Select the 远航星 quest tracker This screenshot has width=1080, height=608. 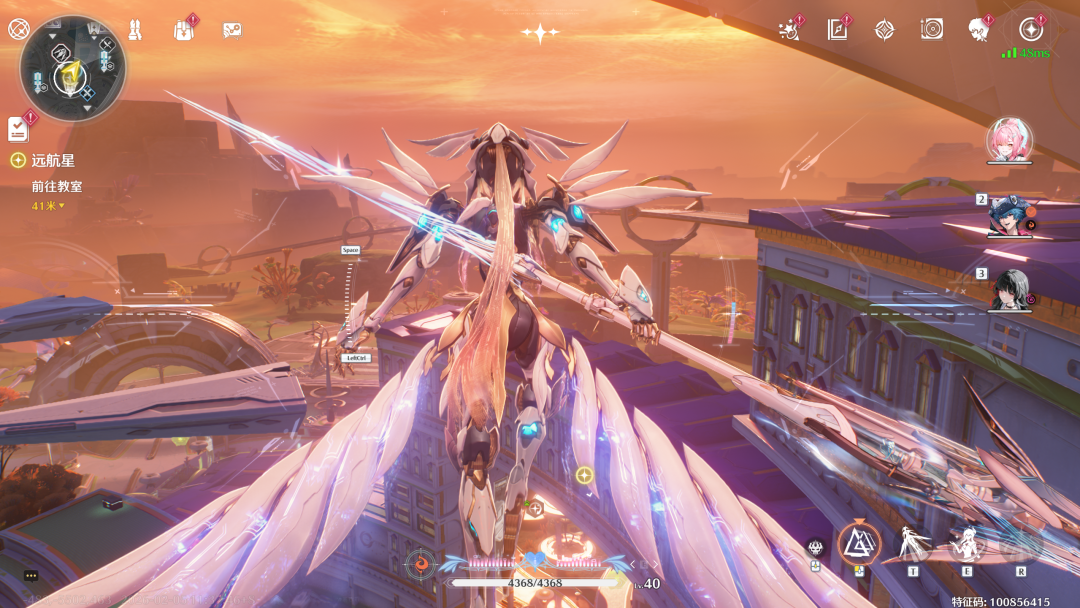[x=52, y=160]
